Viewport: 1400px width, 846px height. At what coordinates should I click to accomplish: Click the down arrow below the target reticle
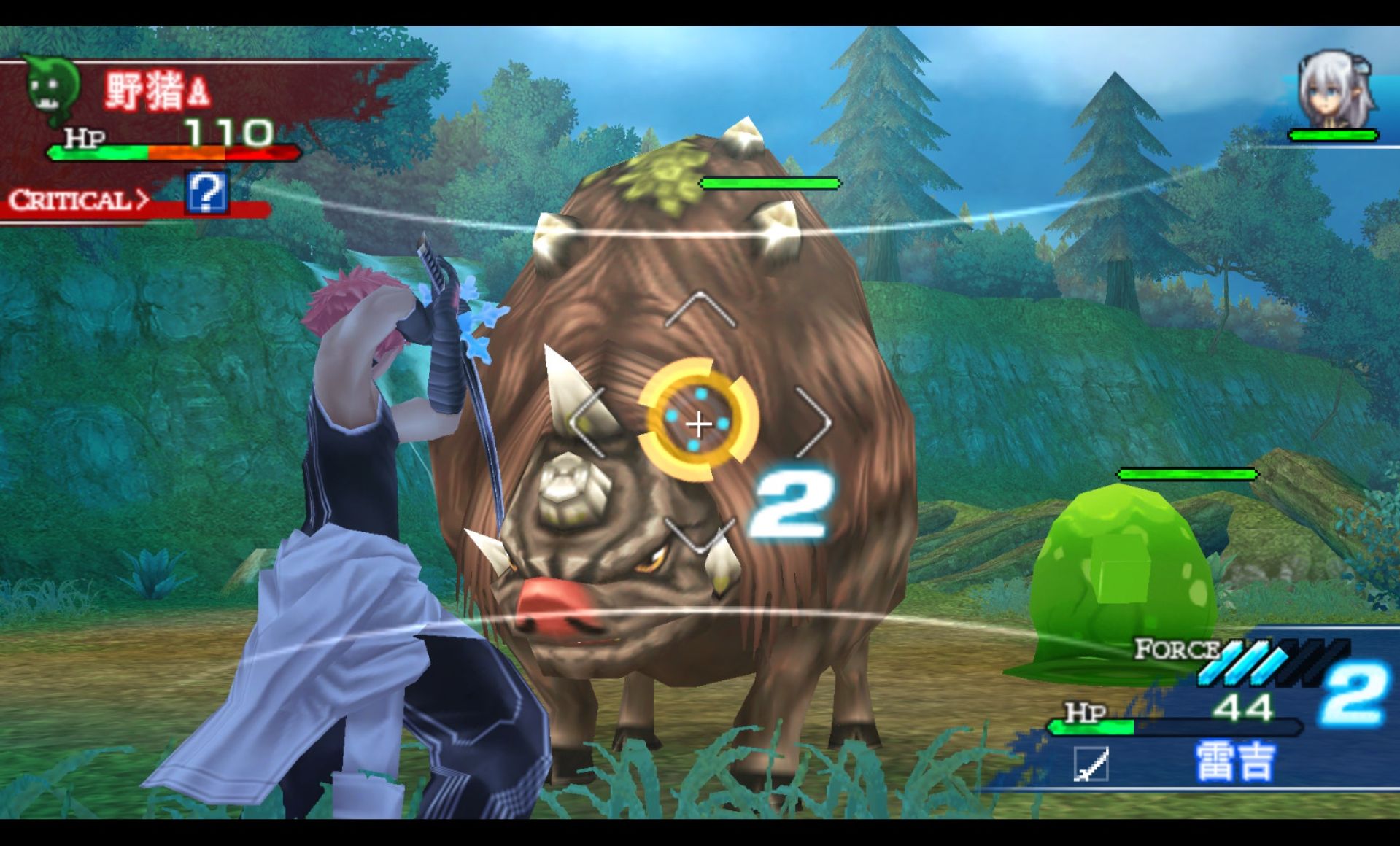pos(700,537)
